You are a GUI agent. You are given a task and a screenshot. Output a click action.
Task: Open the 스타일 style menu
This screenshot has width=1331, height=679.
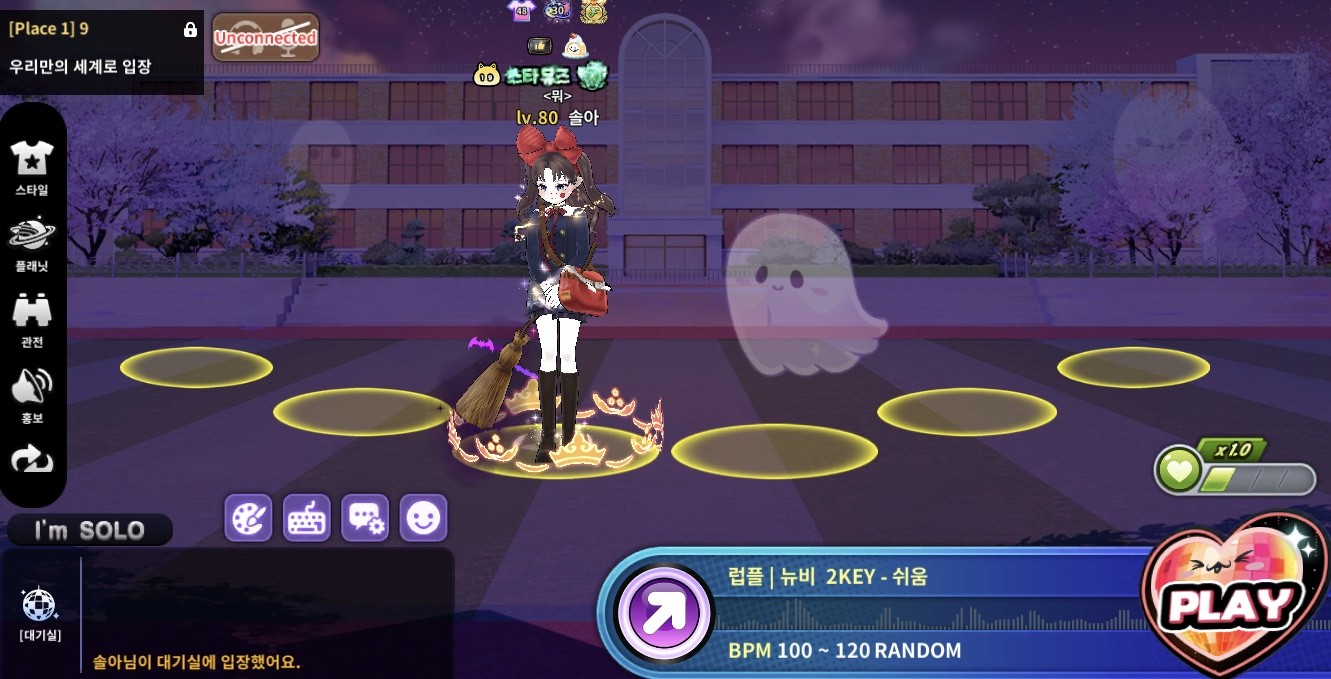pyautogui.click(x=32, y=166)
